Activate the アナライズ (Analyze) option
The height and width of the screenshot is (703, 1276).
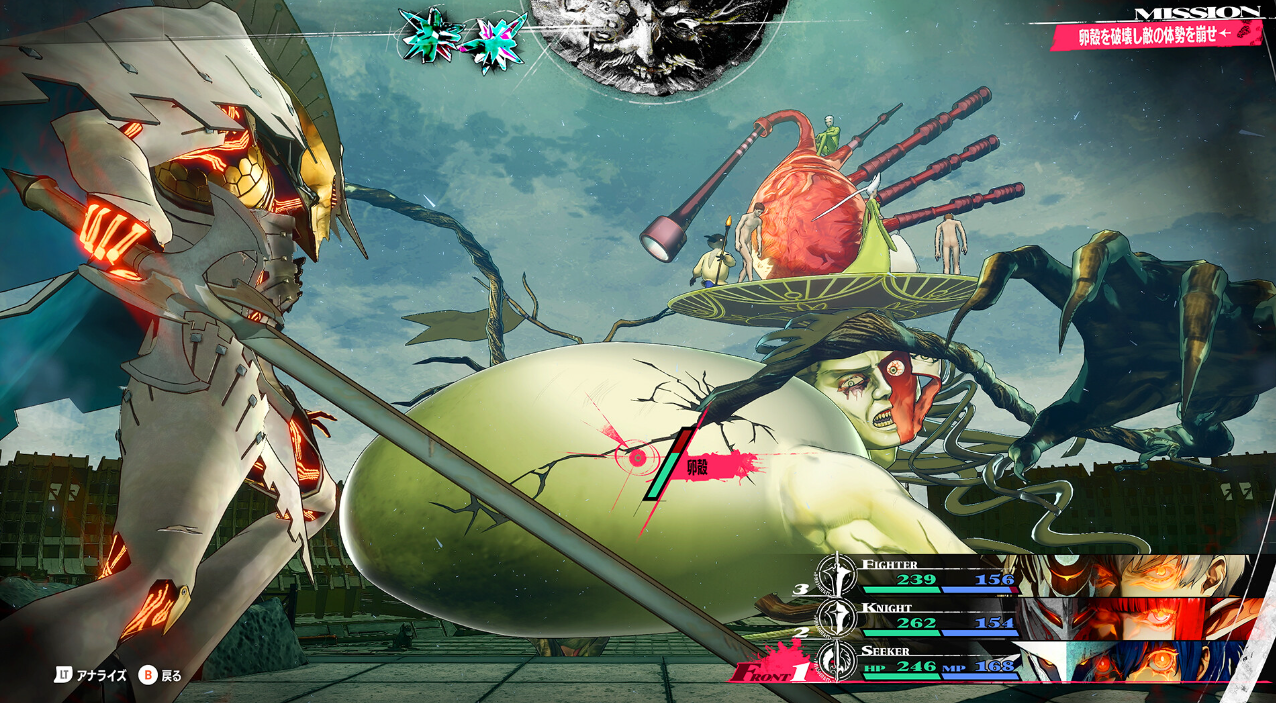(x=92, y=675)
